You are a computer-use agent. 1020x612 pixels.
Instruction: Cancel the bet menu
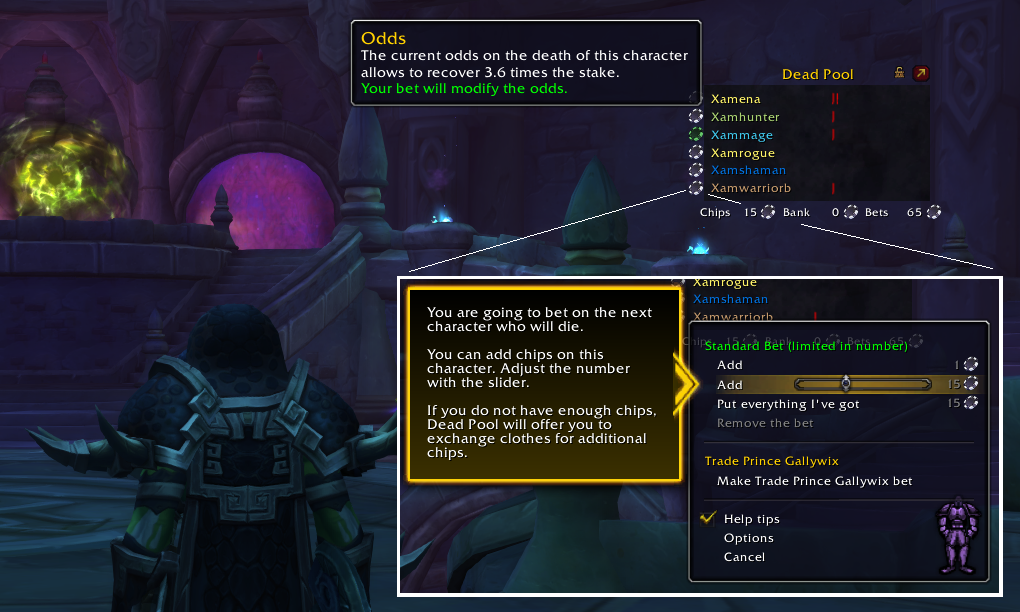click(x=744, y=557)
